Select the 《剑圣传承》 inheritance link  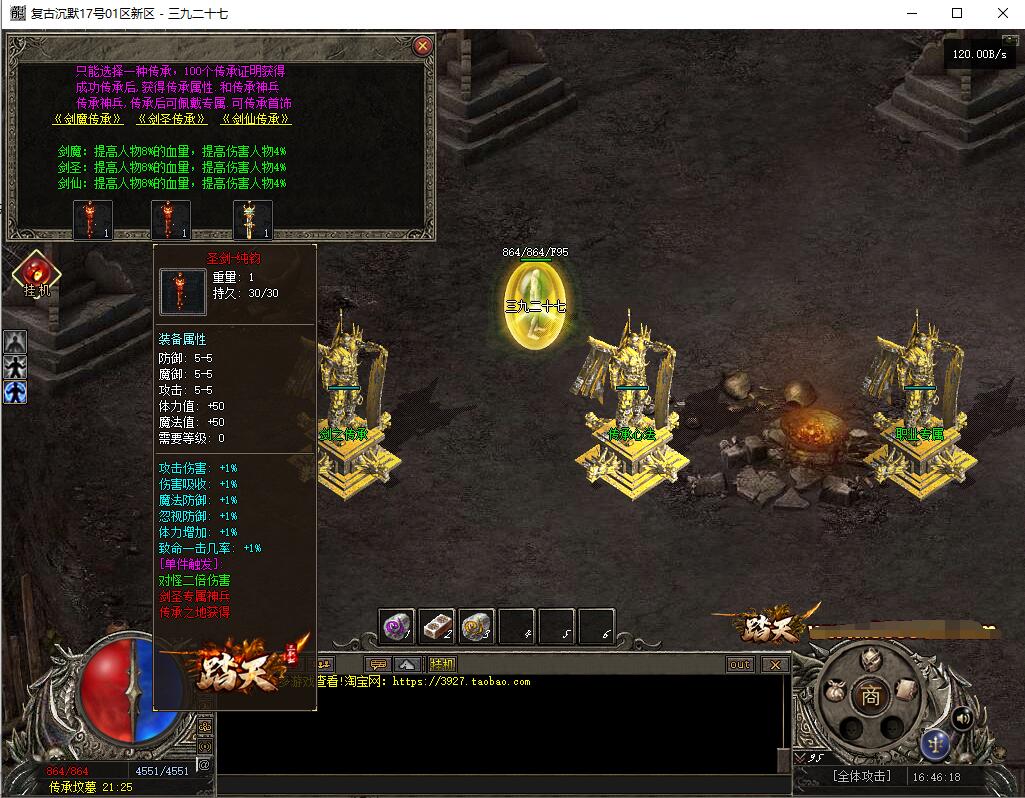[172, 119]
